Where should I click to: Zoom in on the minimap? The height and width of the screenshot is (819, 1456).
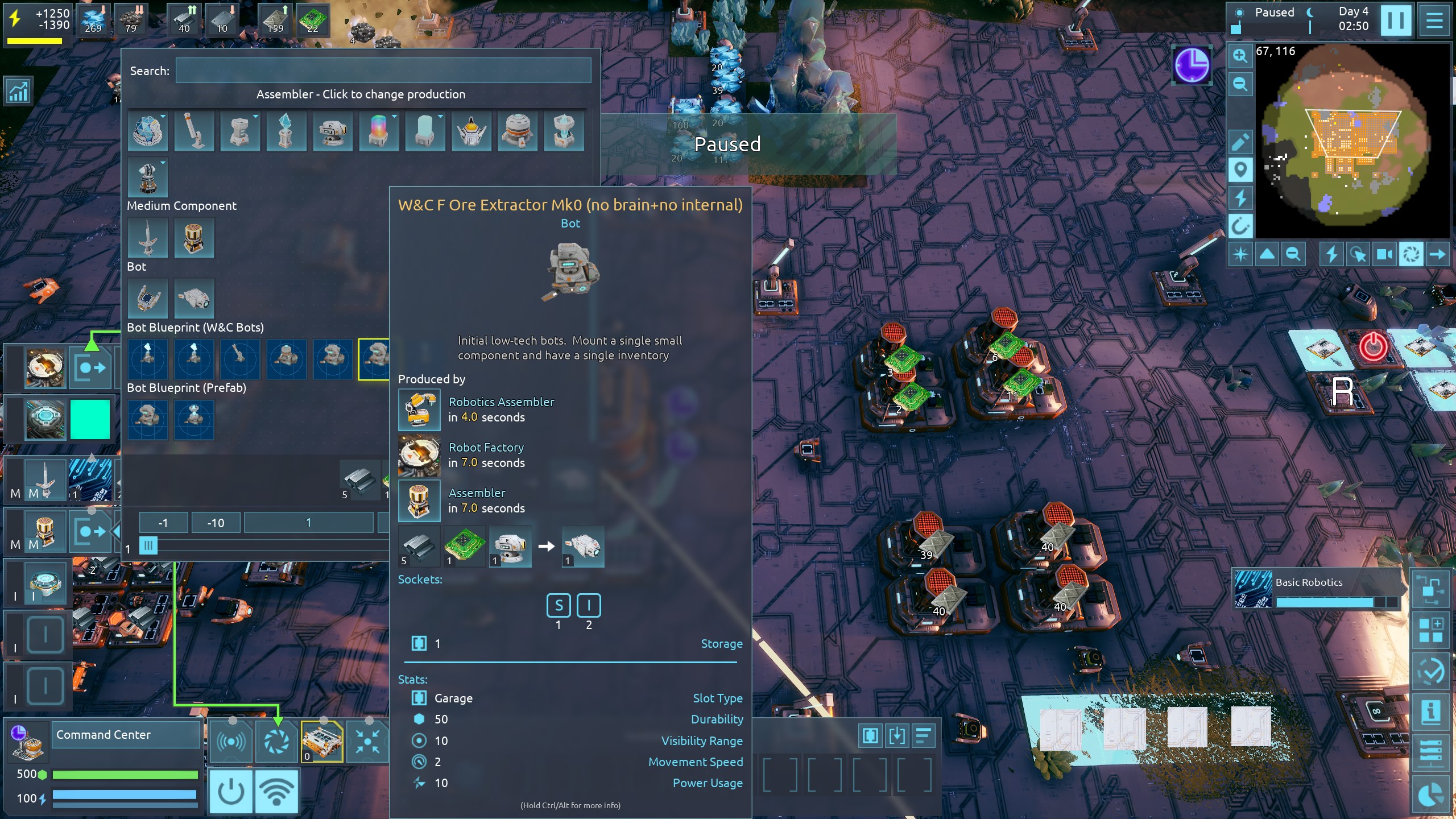[x=1240, y=56]
